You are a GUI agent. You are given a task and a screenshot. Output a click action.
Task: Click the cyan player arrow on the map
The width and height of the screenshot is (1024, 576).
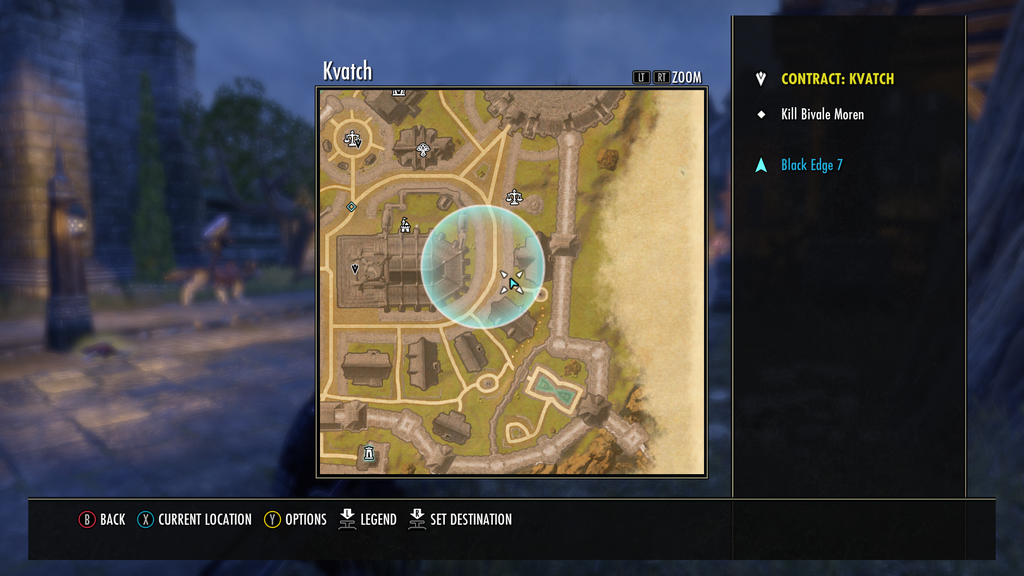tap(514, 285)
